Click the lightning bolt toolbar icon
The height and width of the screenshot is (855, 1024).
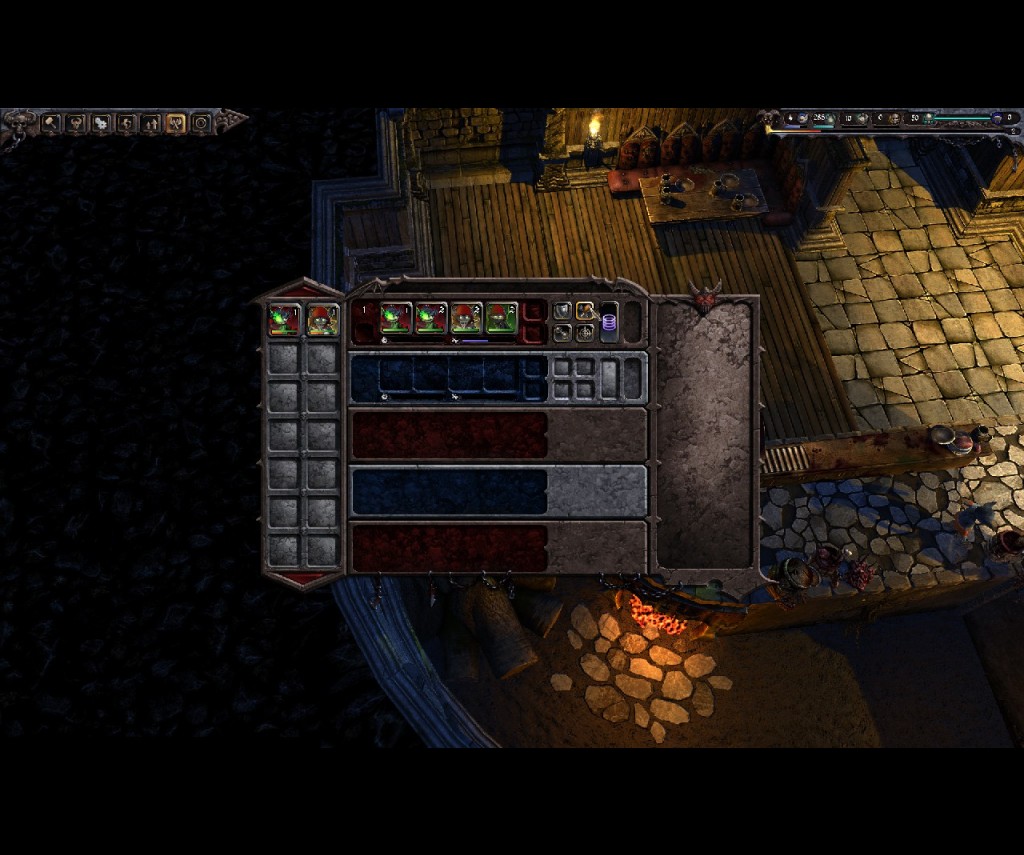point(126,123)
